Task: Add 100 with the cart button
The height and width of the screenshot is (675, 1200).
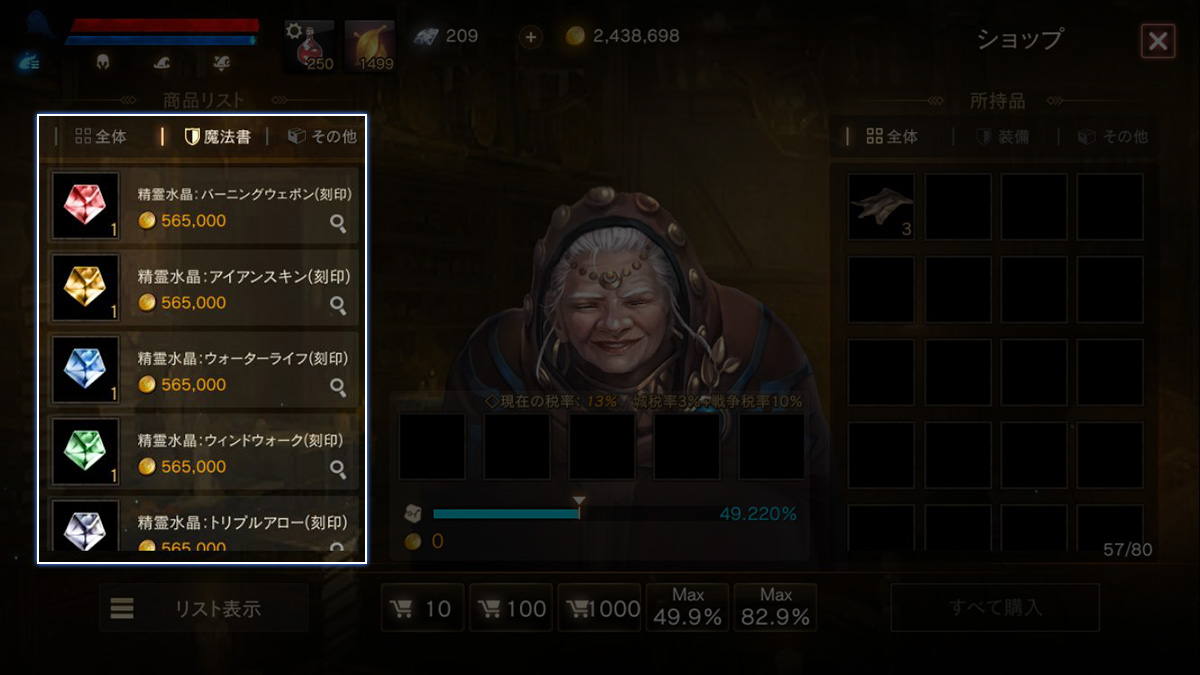Action: [511, 608]
